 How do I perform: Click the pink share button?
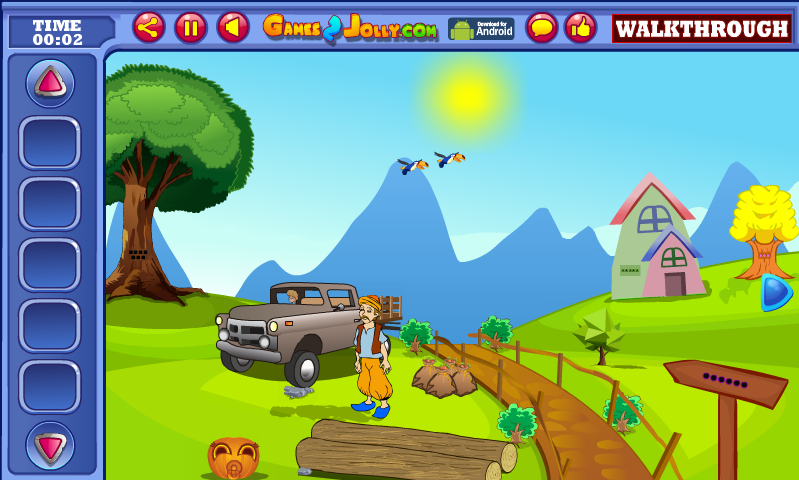tap(149, 27)
